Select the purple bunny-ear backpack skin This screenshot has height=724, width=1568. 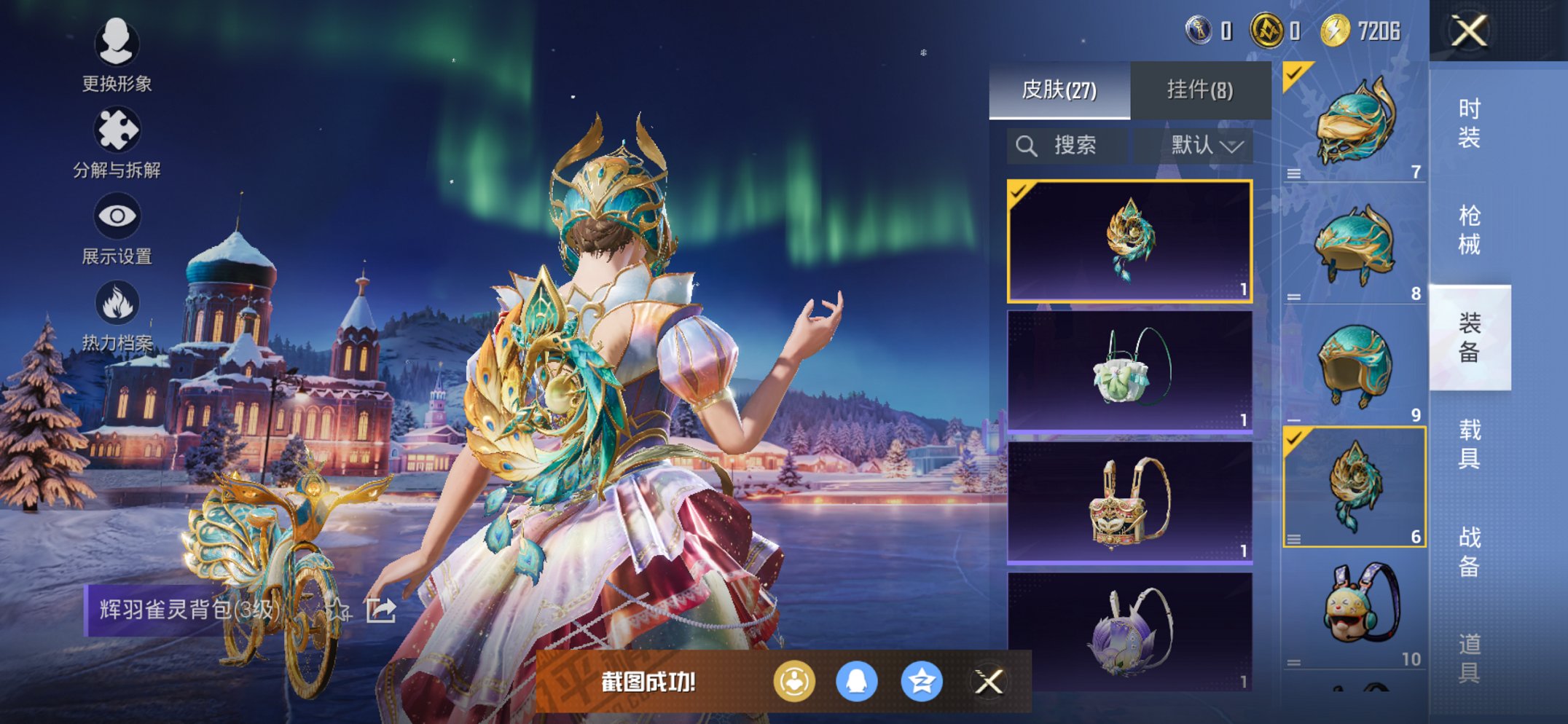click(x=1129, y=631)
